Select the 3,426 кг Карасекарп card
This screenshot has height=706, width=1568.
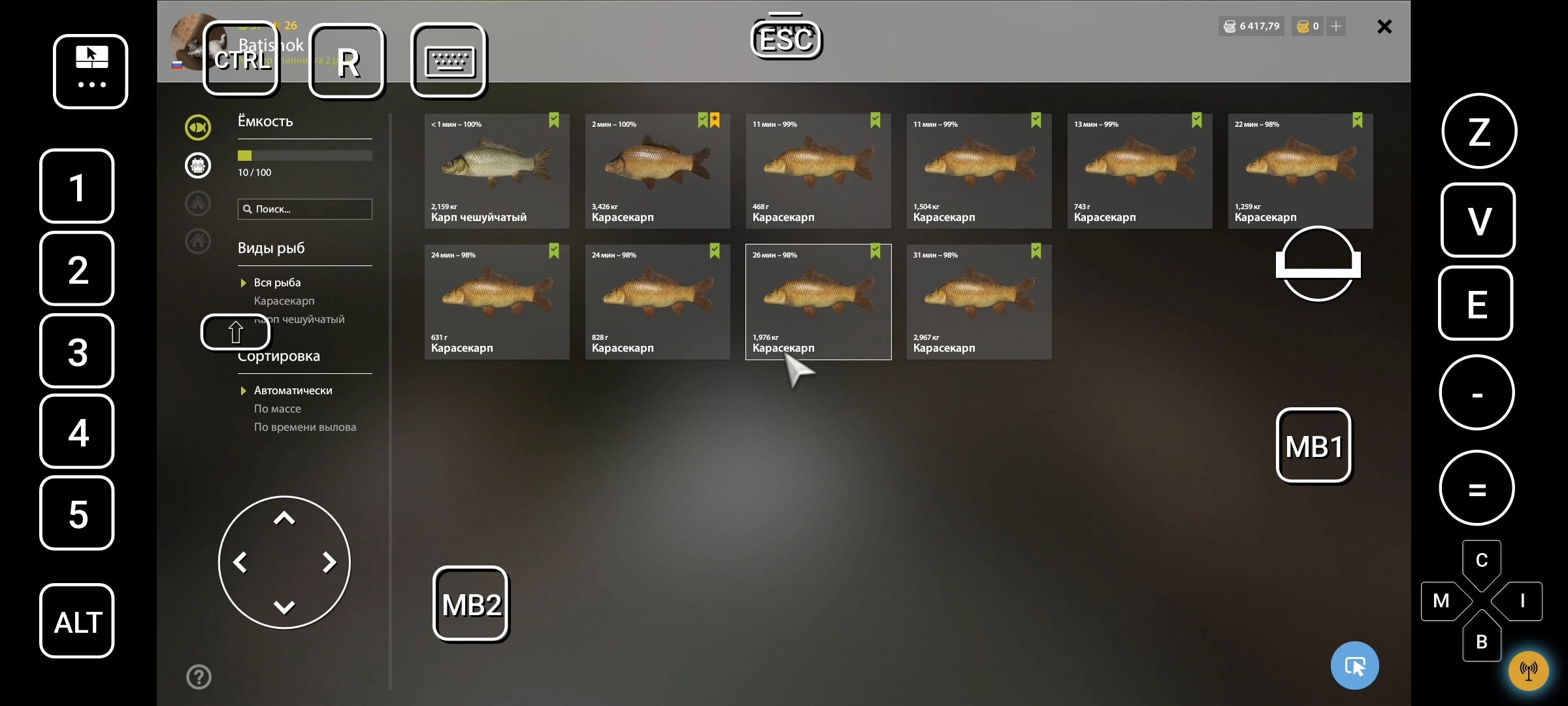[x=657, y=171]
